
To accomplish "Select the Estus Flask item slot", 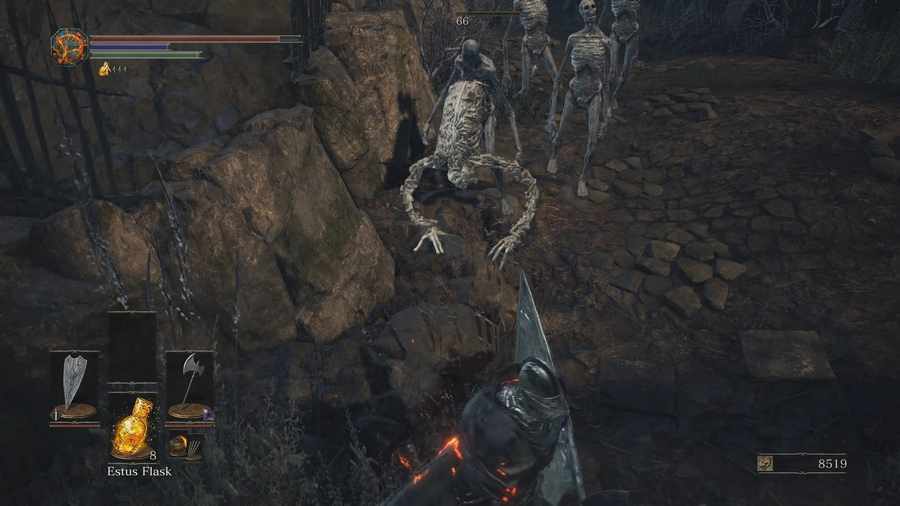I will [x=132, y=424].
